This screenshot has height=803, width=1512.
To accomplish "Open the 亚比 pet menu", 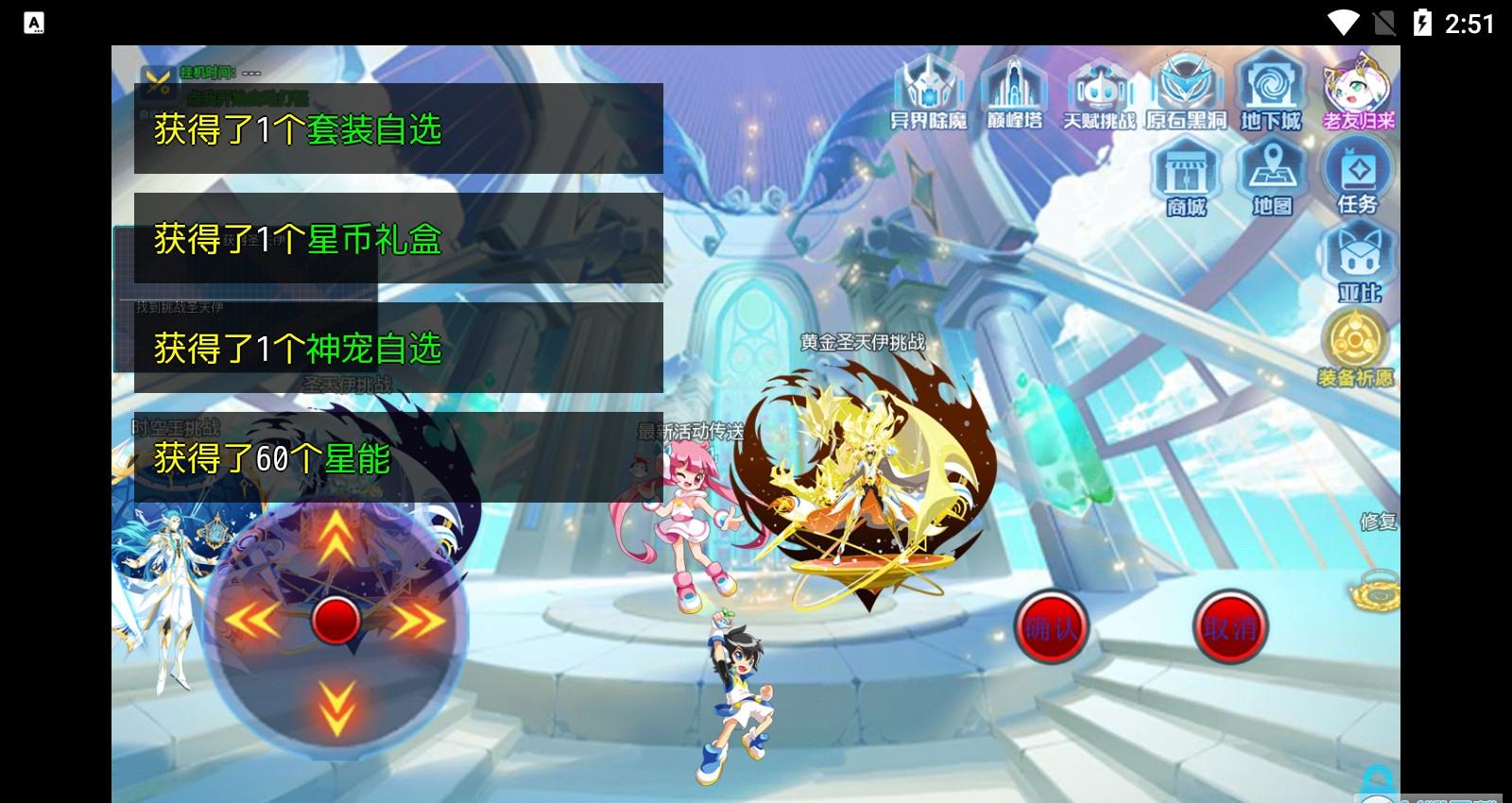I will coord(1358,264).
